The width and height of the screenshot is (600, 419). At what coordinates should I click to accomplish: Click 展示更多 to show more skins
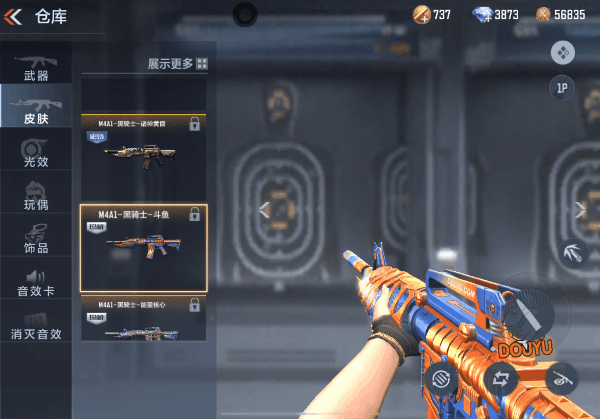(178, 63)
